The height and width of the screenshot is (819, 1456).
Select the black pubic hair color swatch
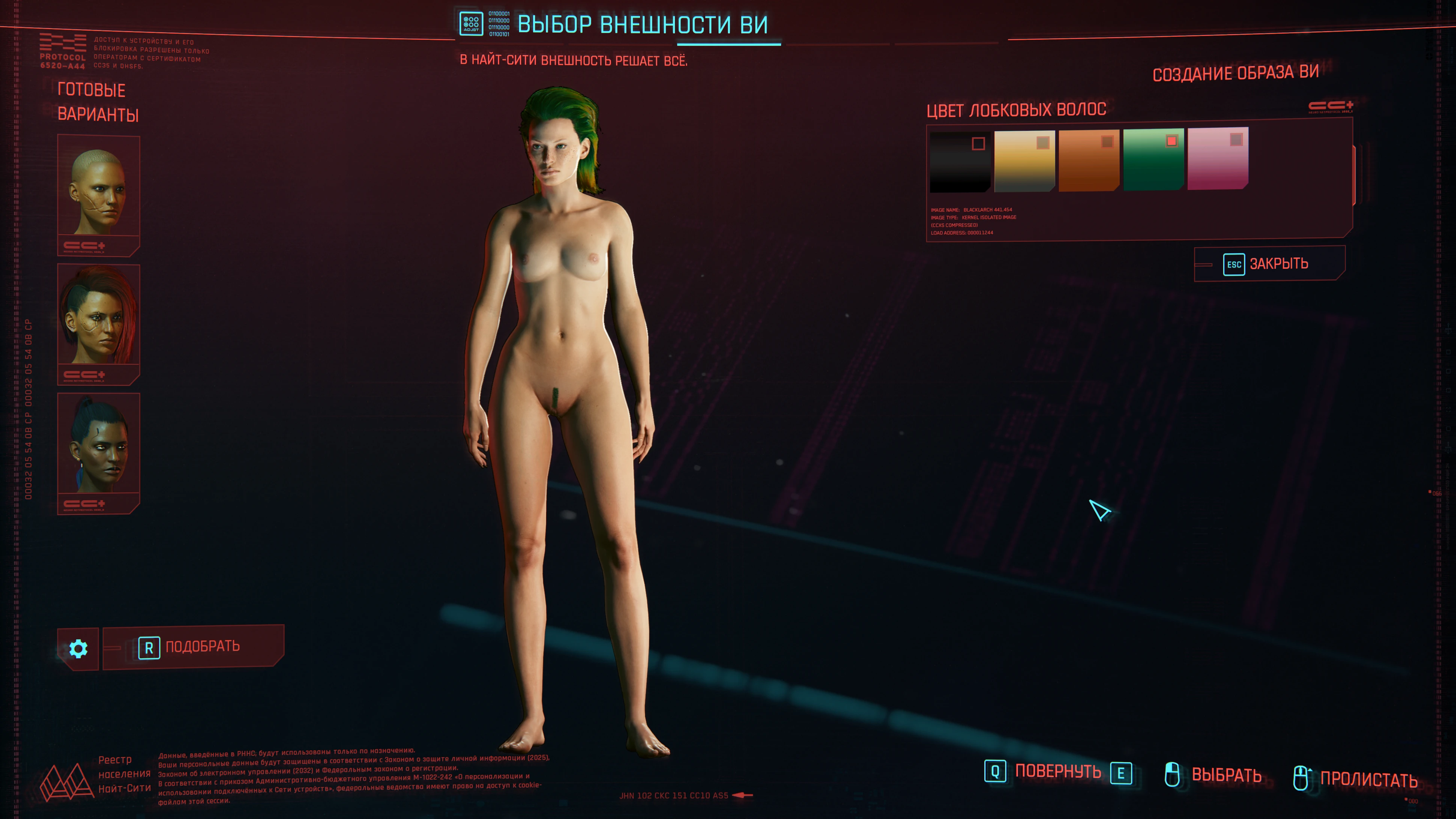click(x=960, y=162)
